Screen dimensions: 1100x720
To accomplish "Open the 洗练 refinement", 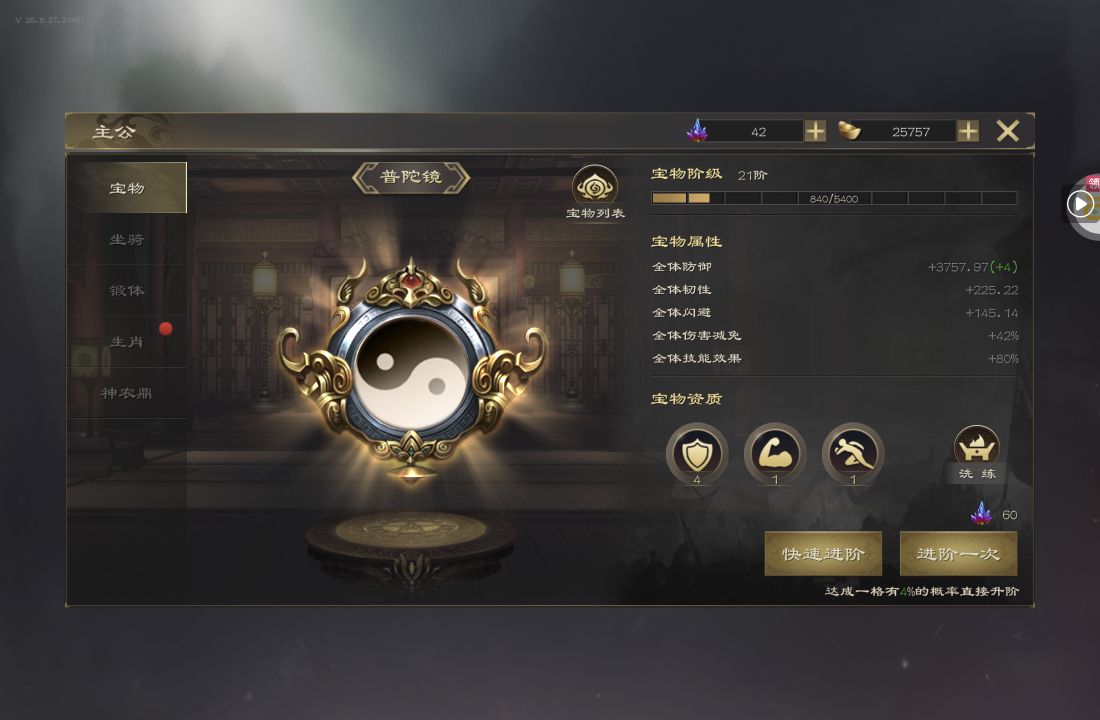I will pyautogui.click(x=977, y=452).
